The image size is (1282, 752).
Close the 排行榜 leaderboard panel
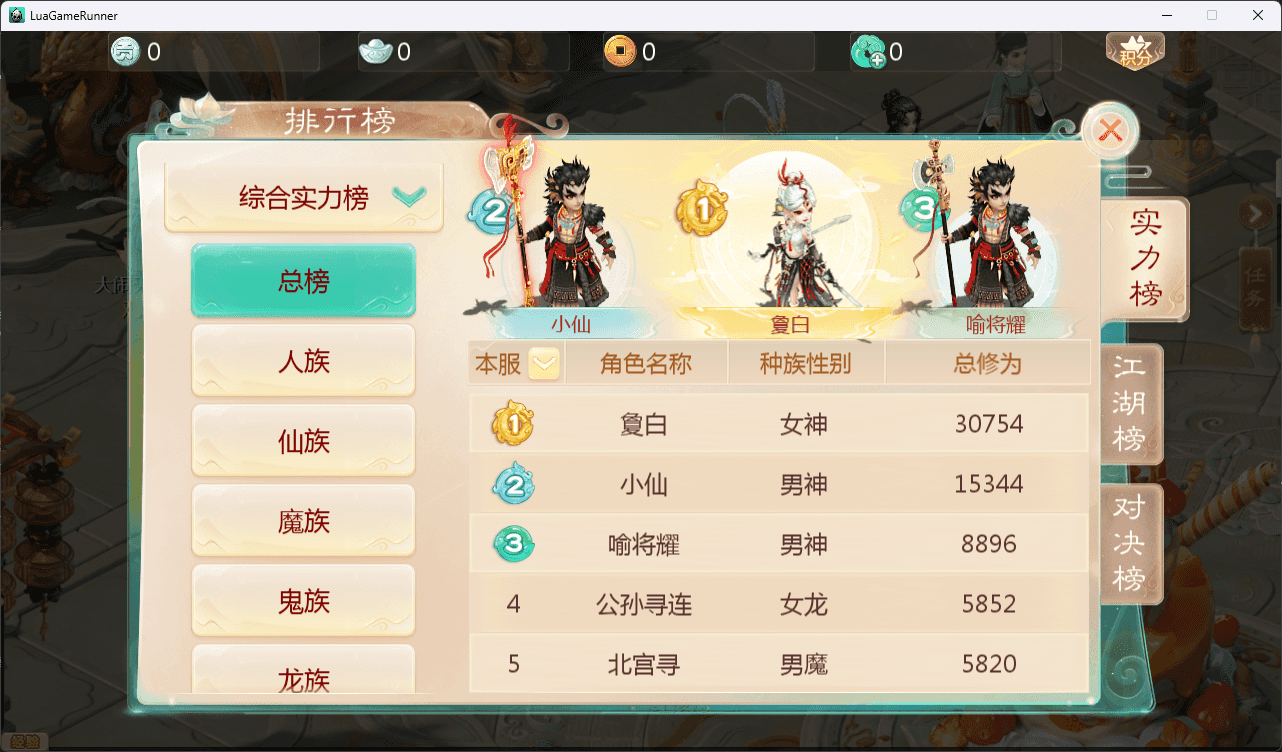1110,131
